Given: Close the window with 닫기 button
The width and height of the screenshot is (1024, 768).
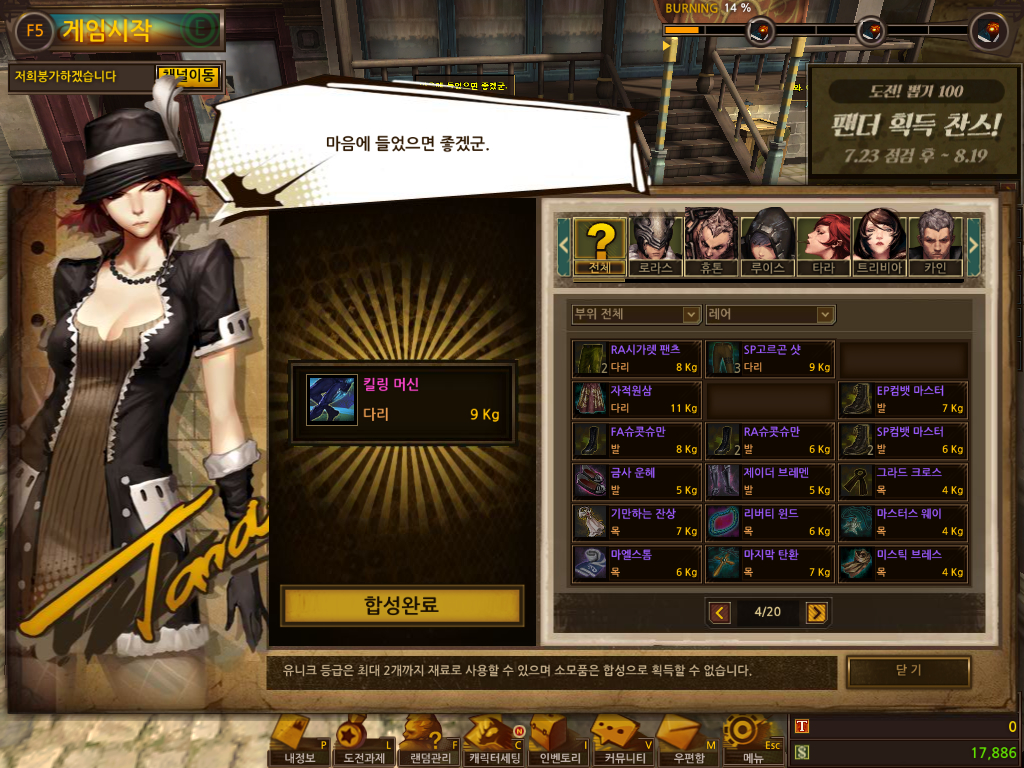Looking at the screenshot, I should tap(908, 671).
